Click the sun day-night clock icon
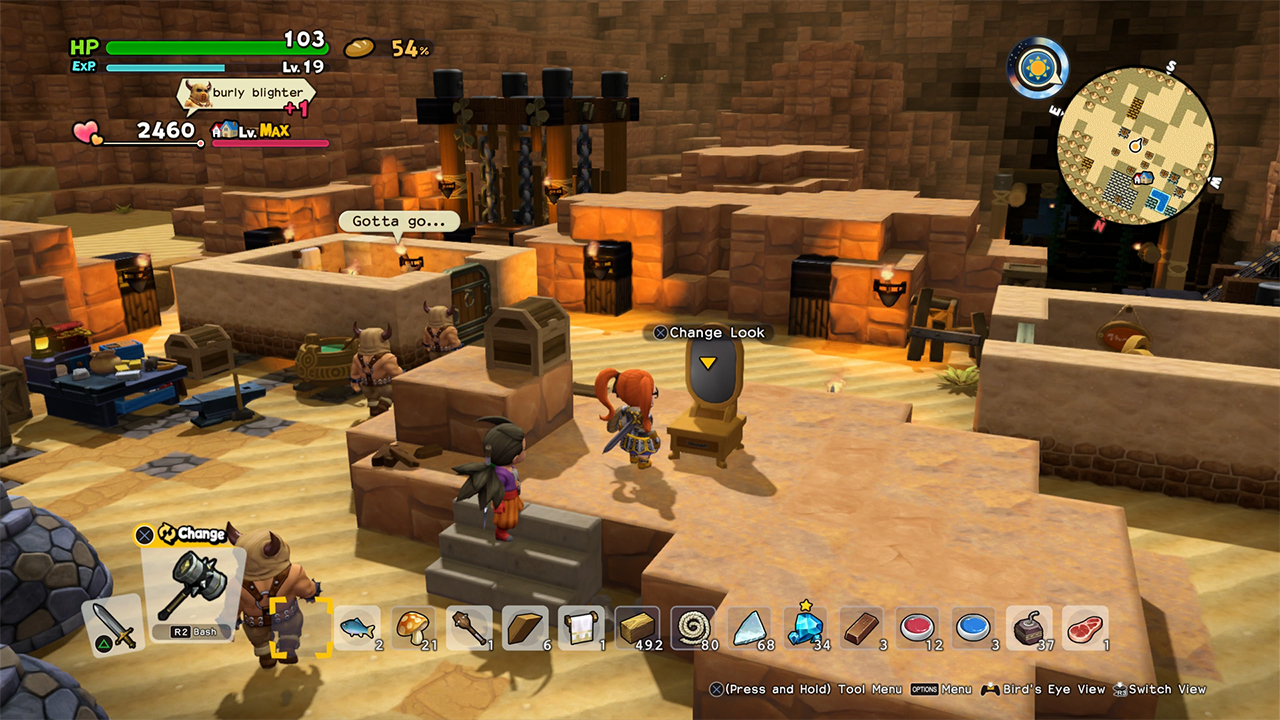1280x720 pixels. click(x=1037, y=68)
